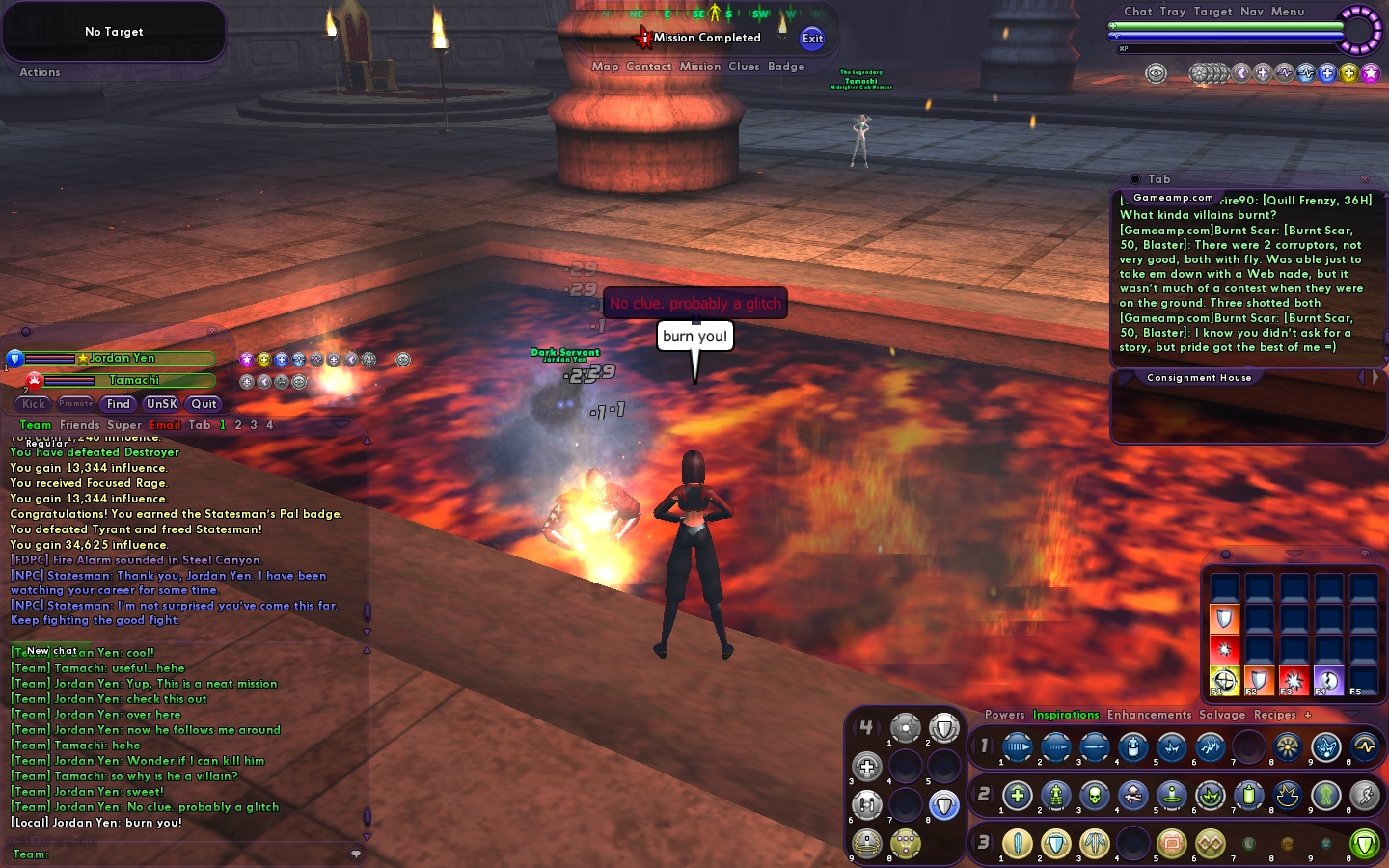
Task: Open the Contact window
Action: tap(648, 67)
